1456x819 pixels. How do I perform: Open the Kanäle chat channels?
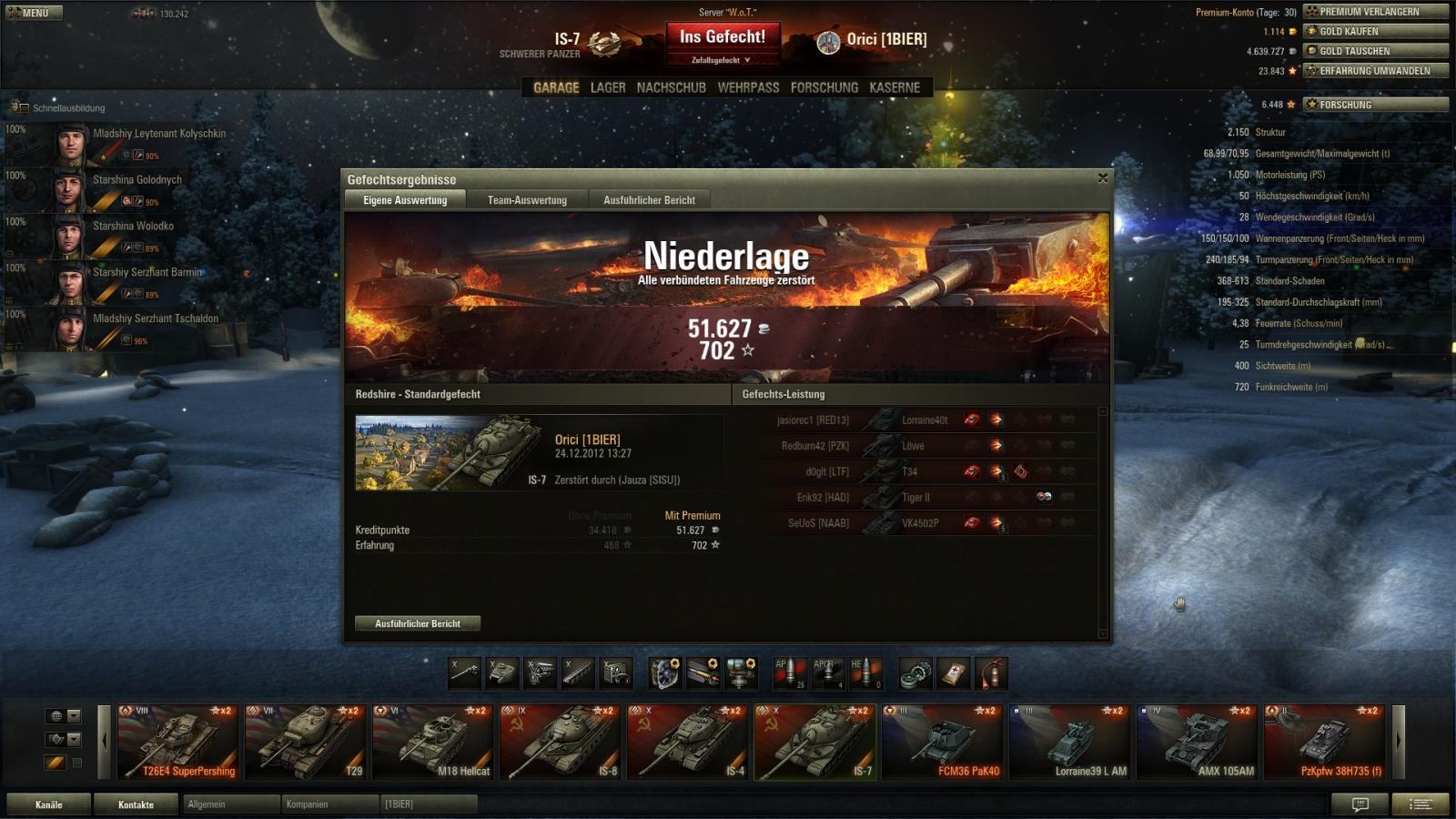pos(49,804)
